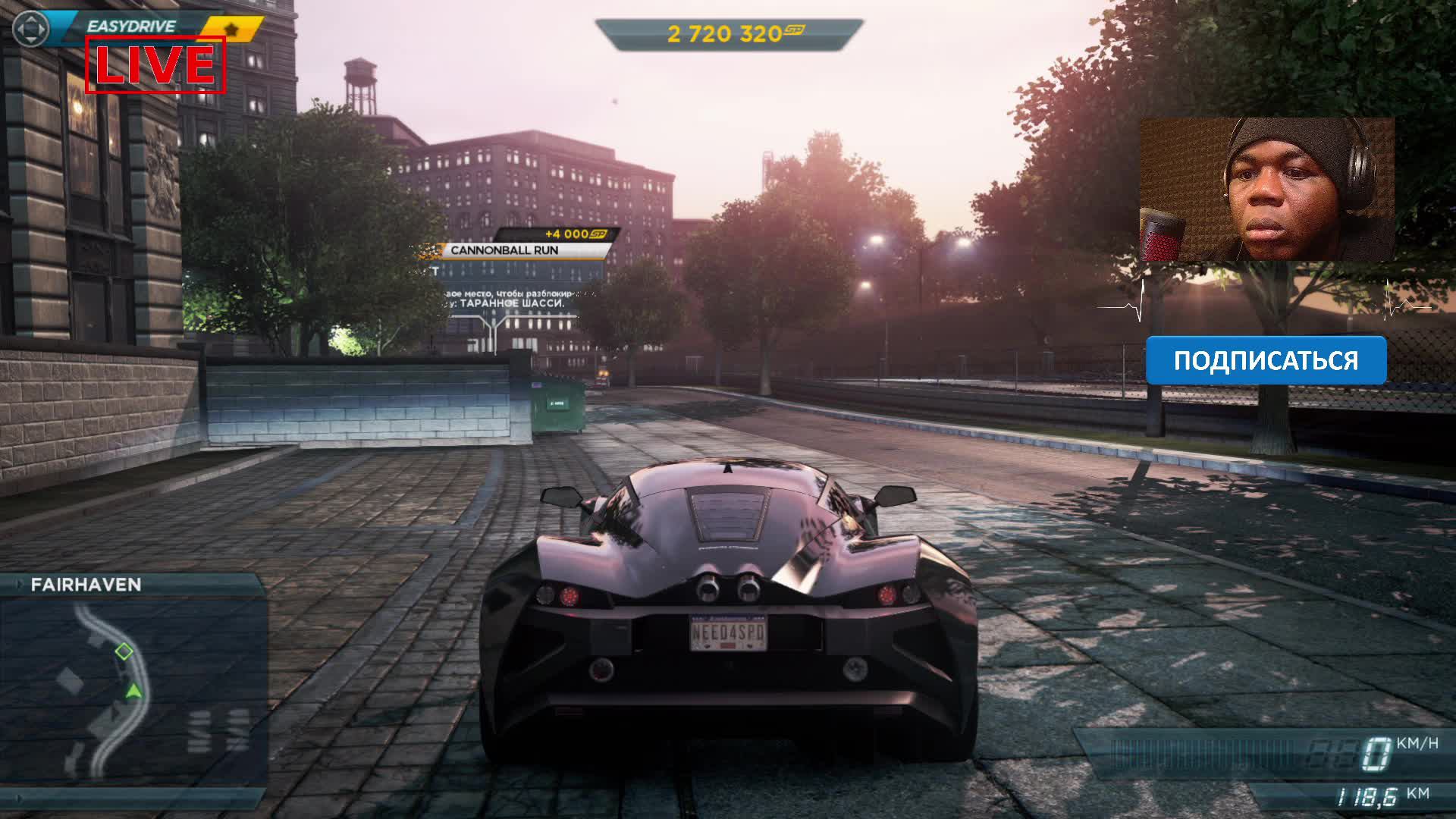This screenshot has height=819, width=1456.
Task: Click the Fairhaven location header
Action: [x=86, y=585]
